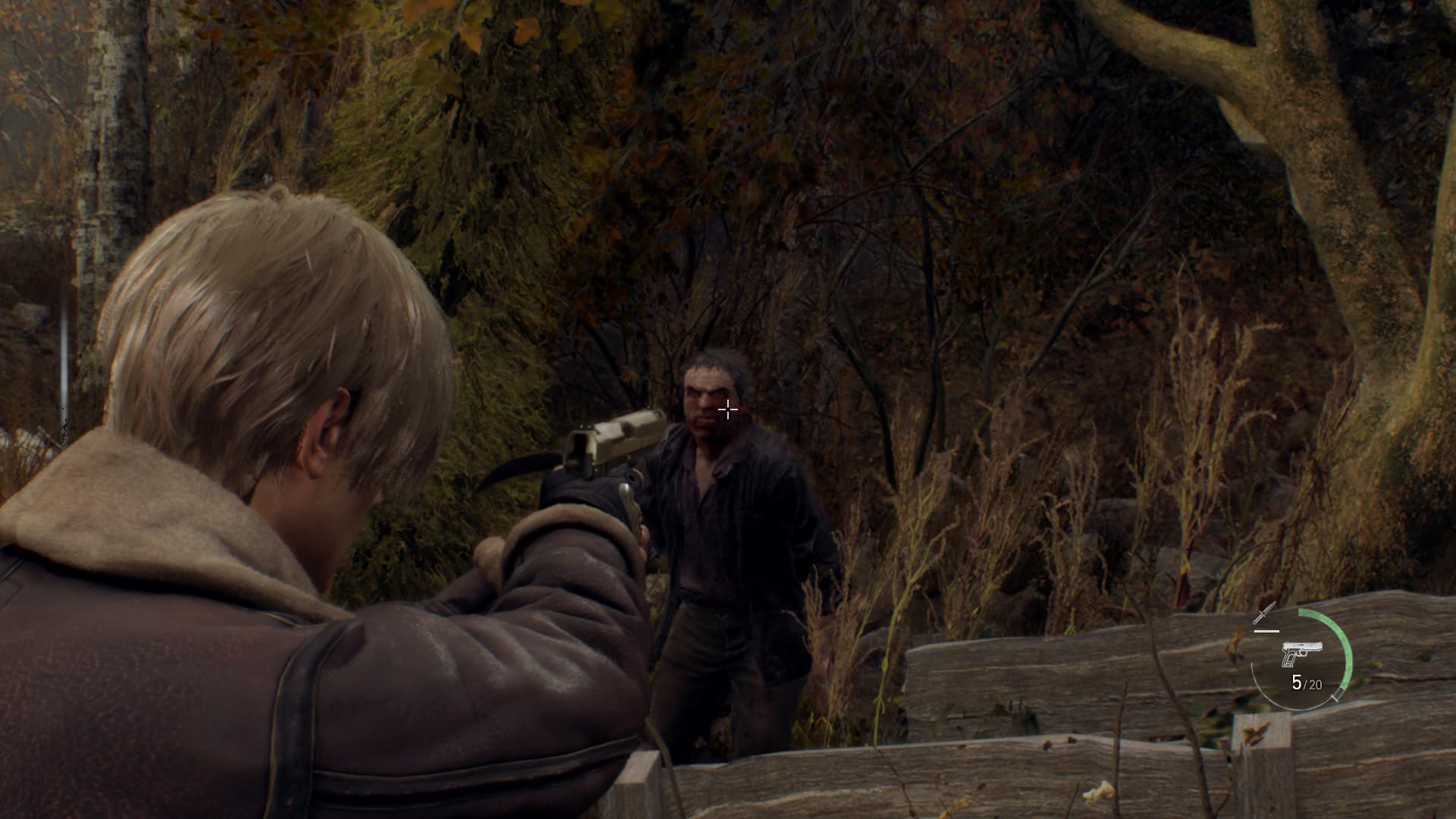Select the equipped handgun icon
The image size is (1456, 819).
coord(1301,653)
